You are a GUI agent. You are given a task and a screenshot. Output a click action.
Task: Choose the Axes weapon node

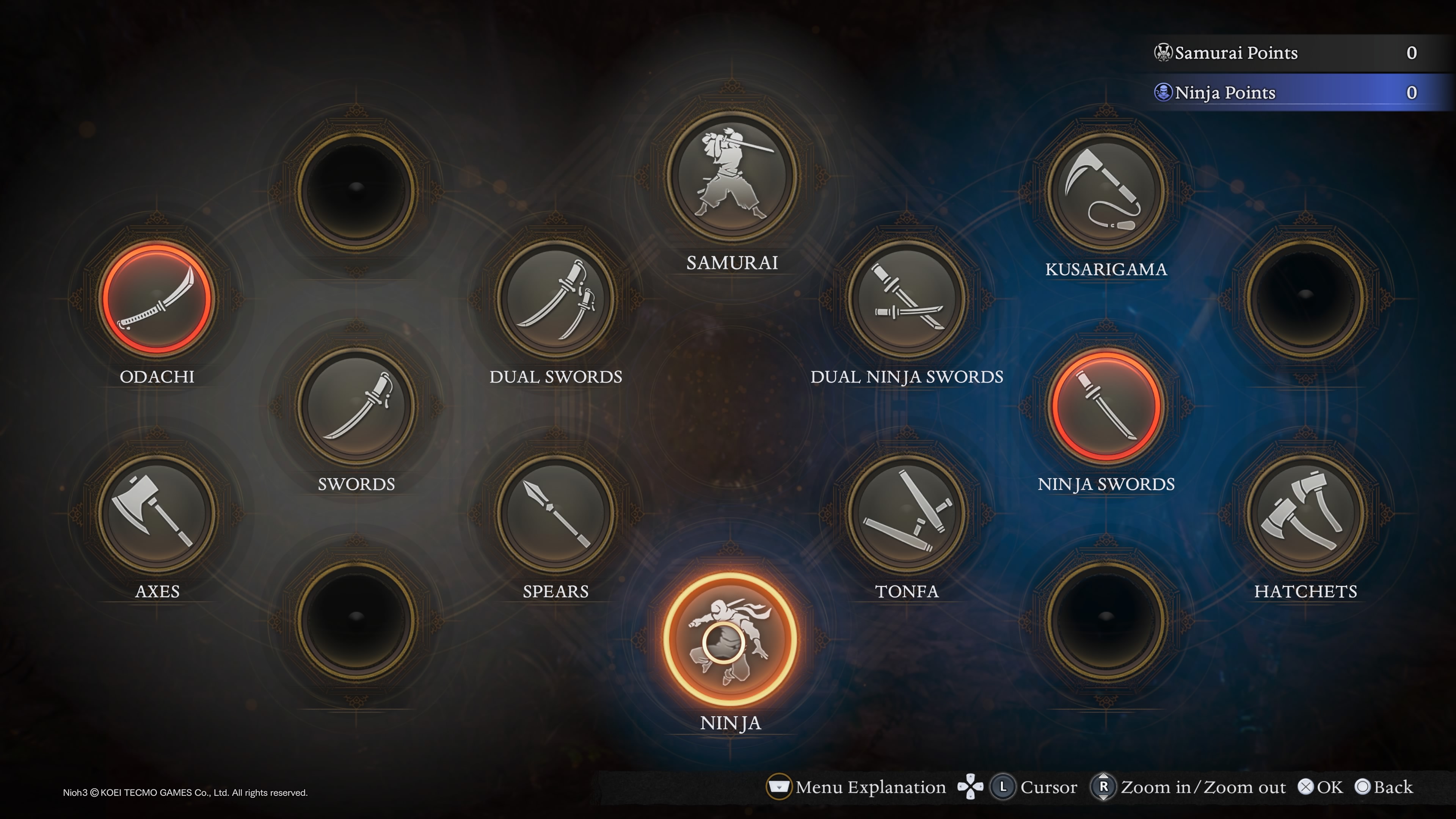coord(157,513)
